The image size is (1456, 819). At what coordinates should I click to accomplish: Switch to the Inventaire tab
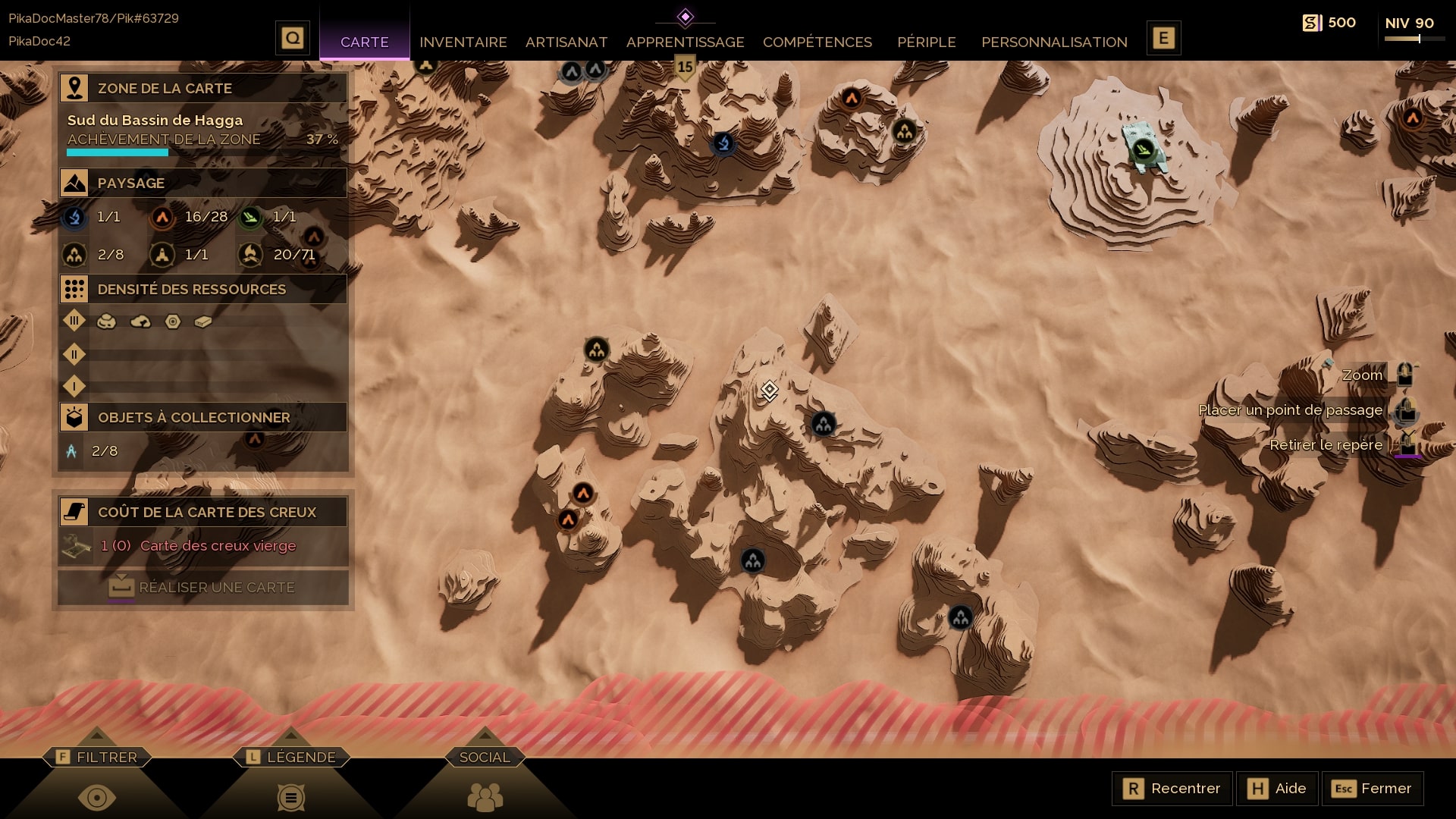(x=463, y=42)
